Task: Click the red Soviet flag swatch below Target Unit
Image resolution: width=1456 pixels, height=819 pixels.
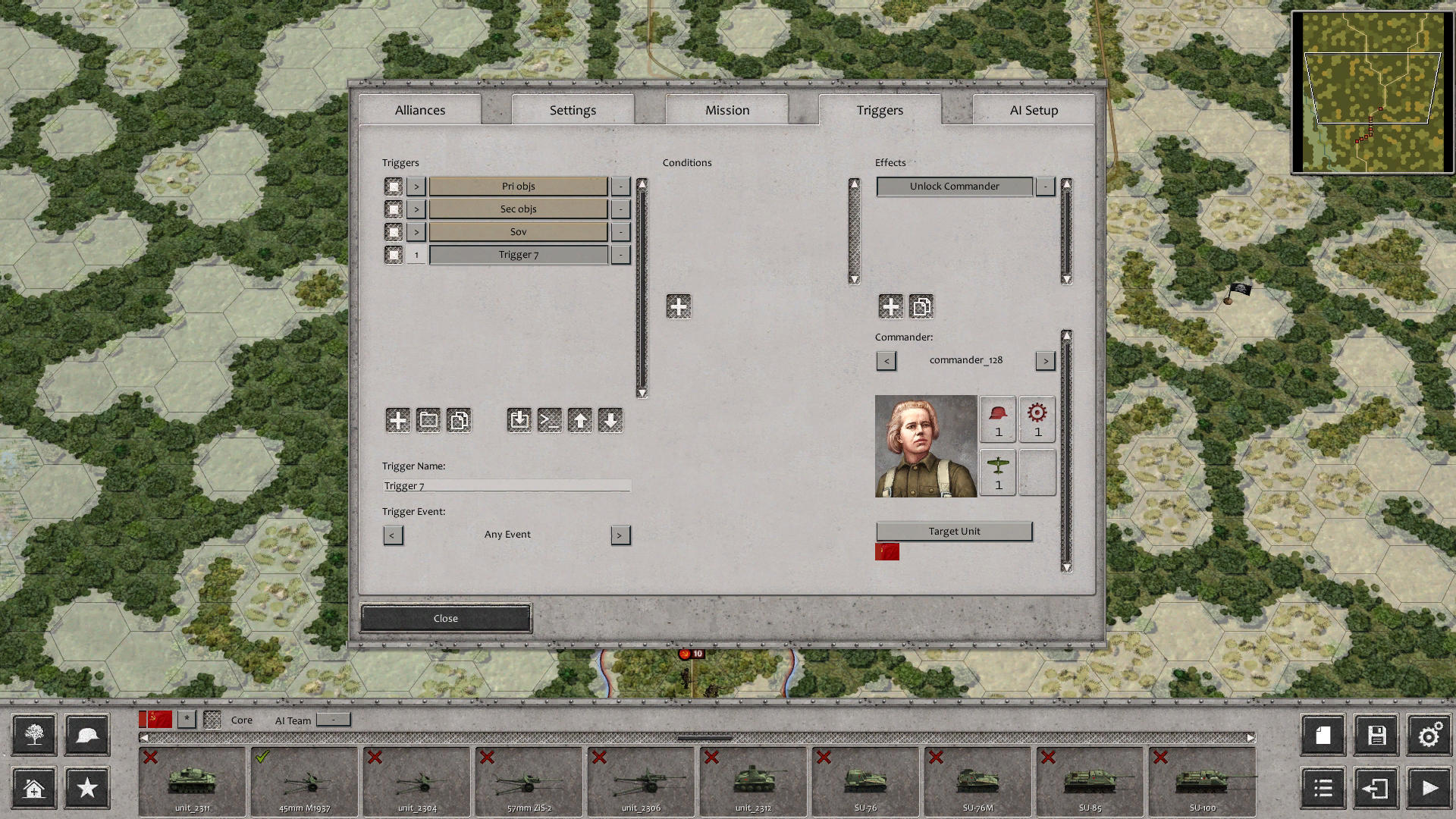Action: click(x=886, y=552)
